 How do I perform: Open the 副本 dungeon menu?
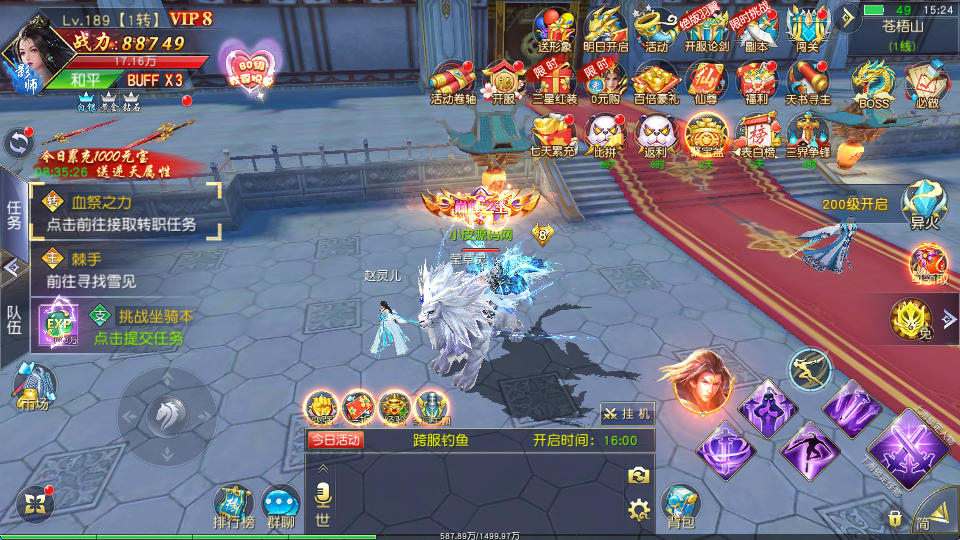(x=757, y=28)
